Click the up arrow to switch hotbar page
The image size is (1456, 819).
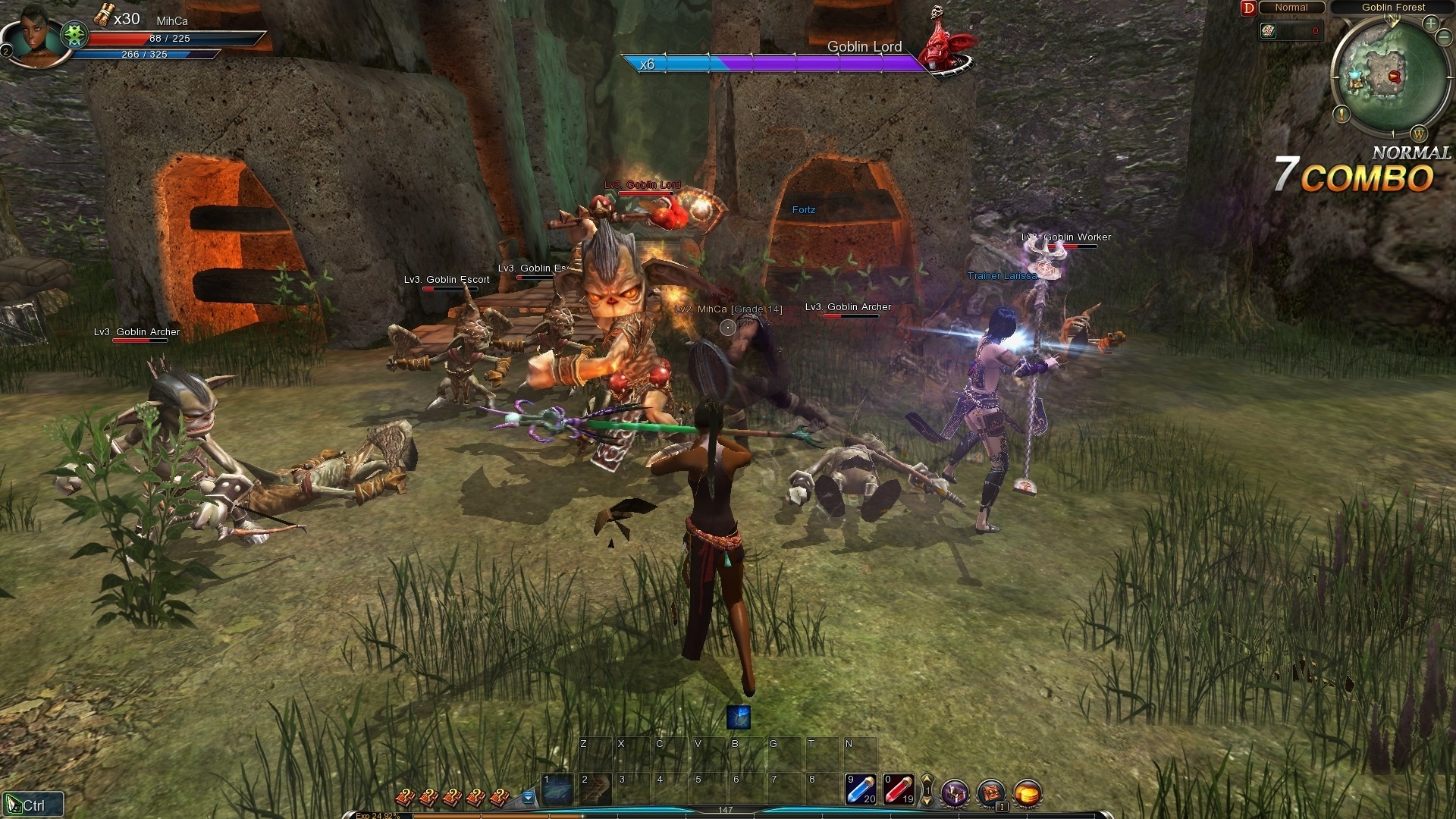tap(927, 778)
